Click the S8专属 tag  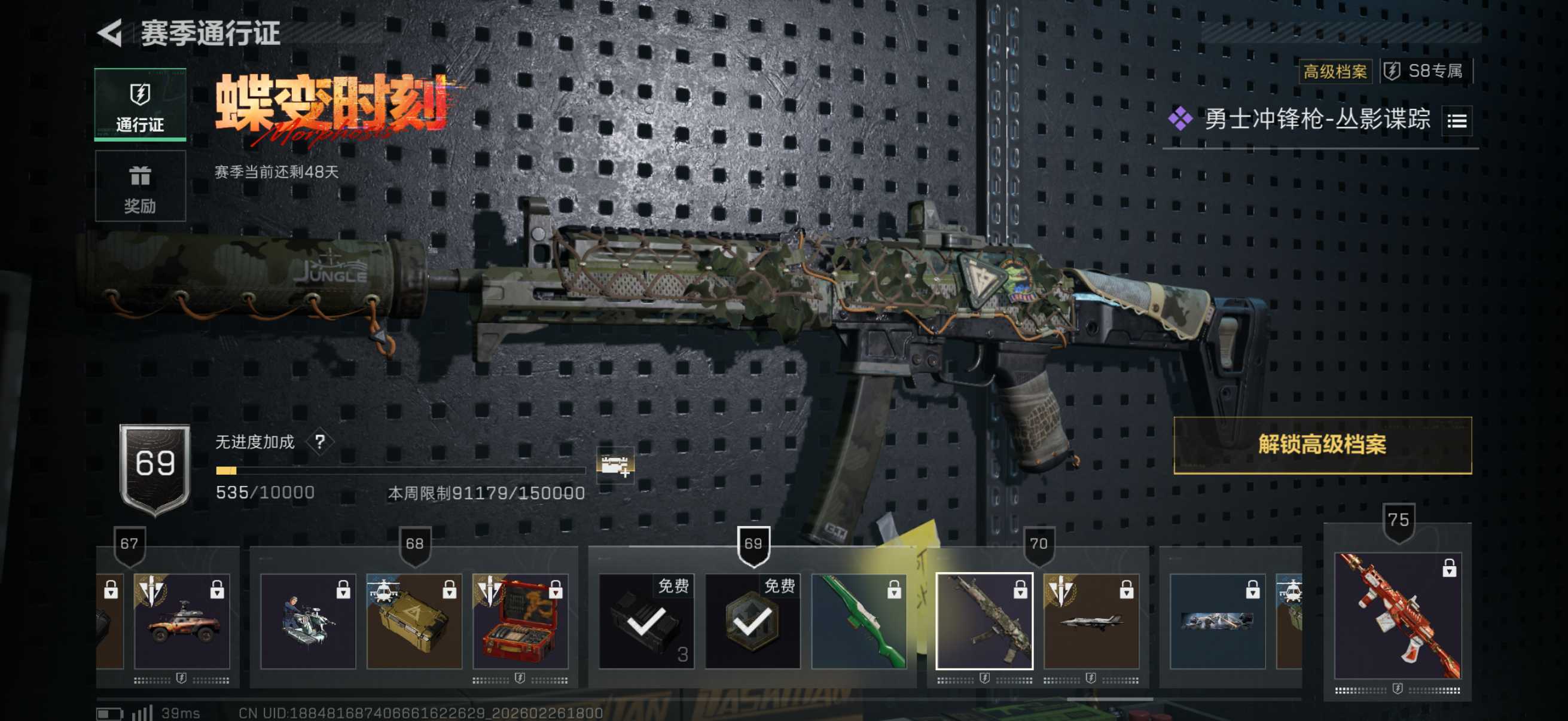1427,71
